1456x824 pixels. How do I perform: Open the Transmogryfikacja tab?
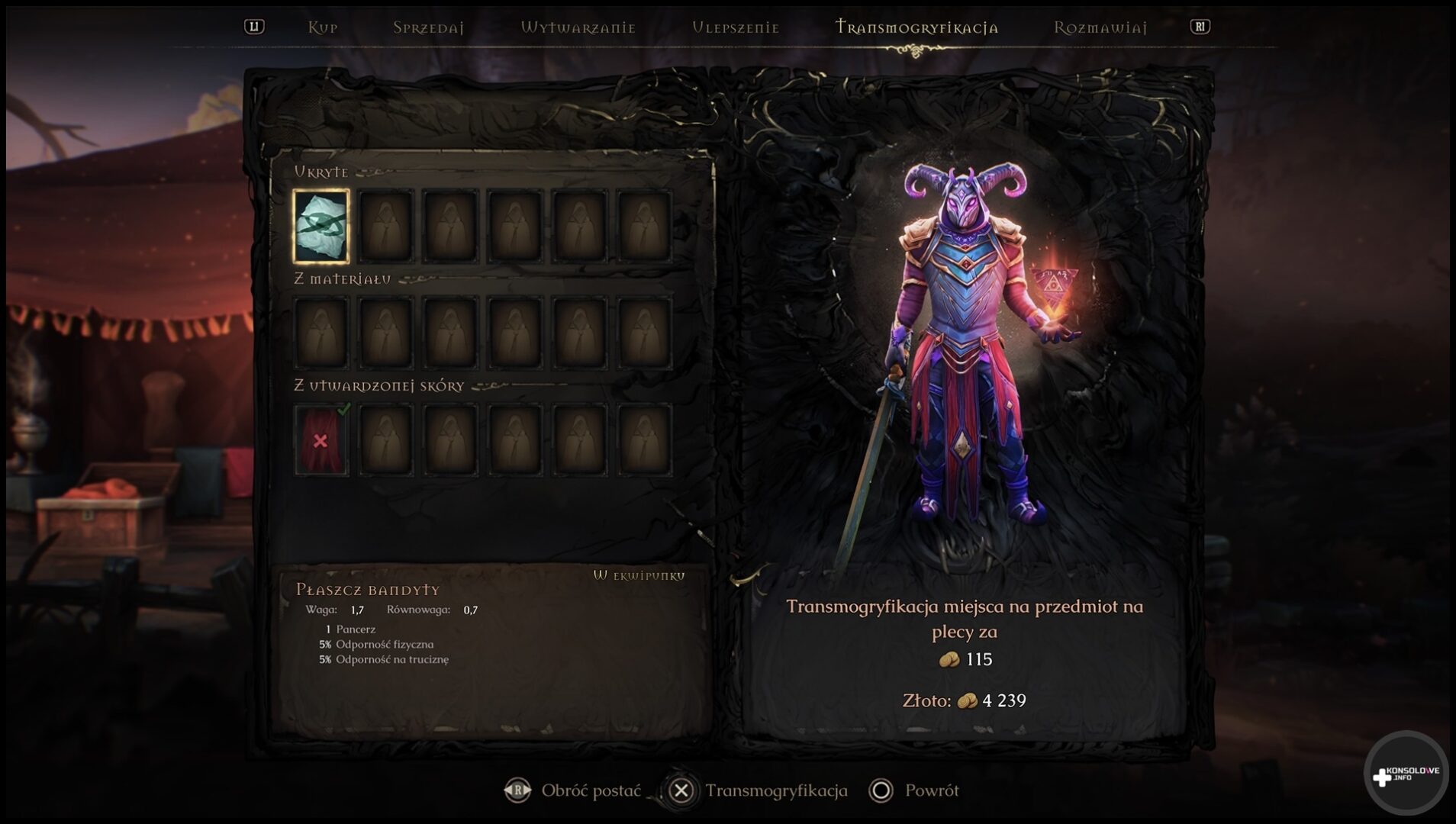click(x=916, y=28)
